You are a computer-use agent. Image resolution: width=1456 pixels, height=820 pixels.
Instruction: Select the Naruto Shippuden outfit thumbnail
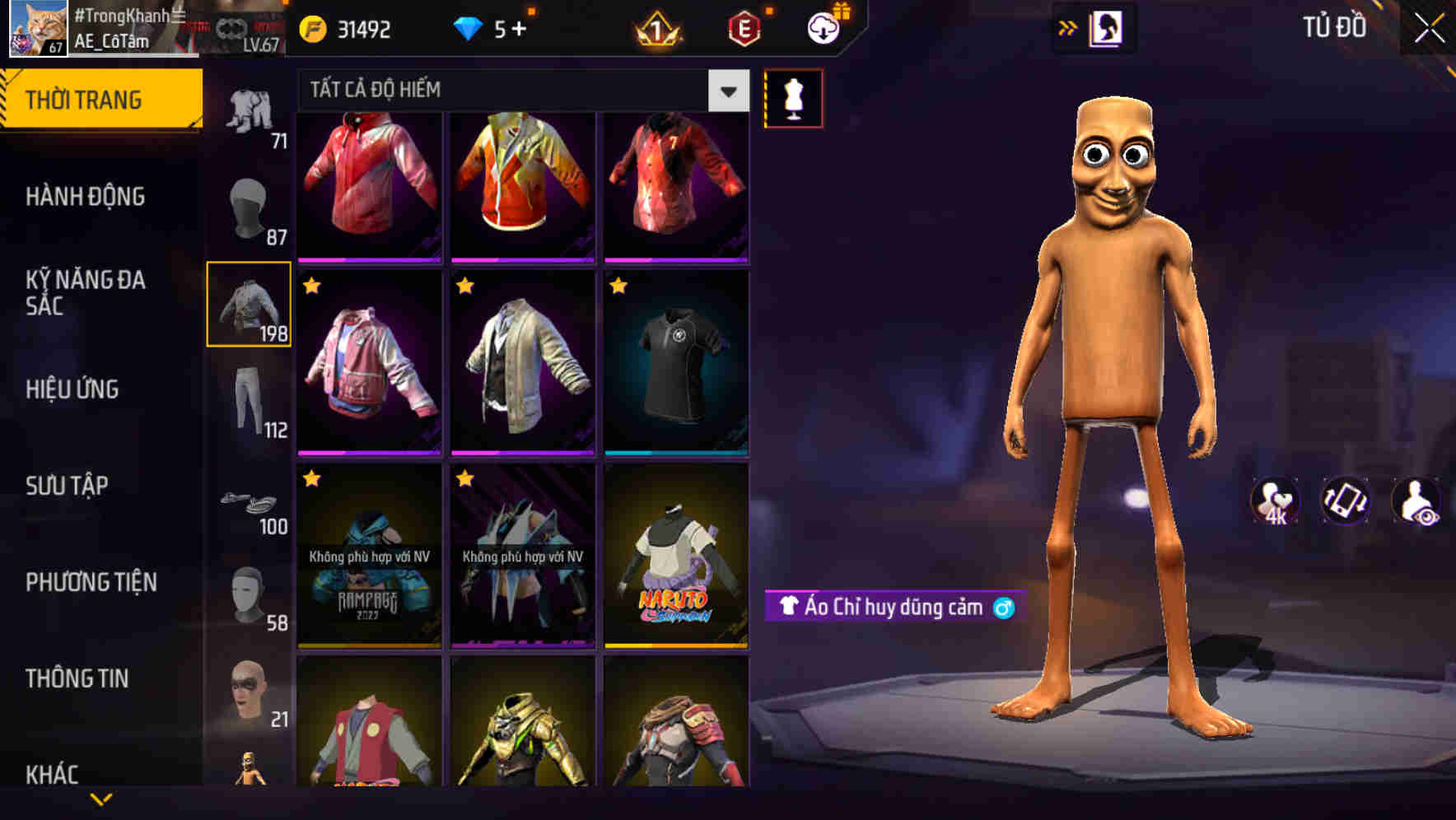(x=677, y=556)
